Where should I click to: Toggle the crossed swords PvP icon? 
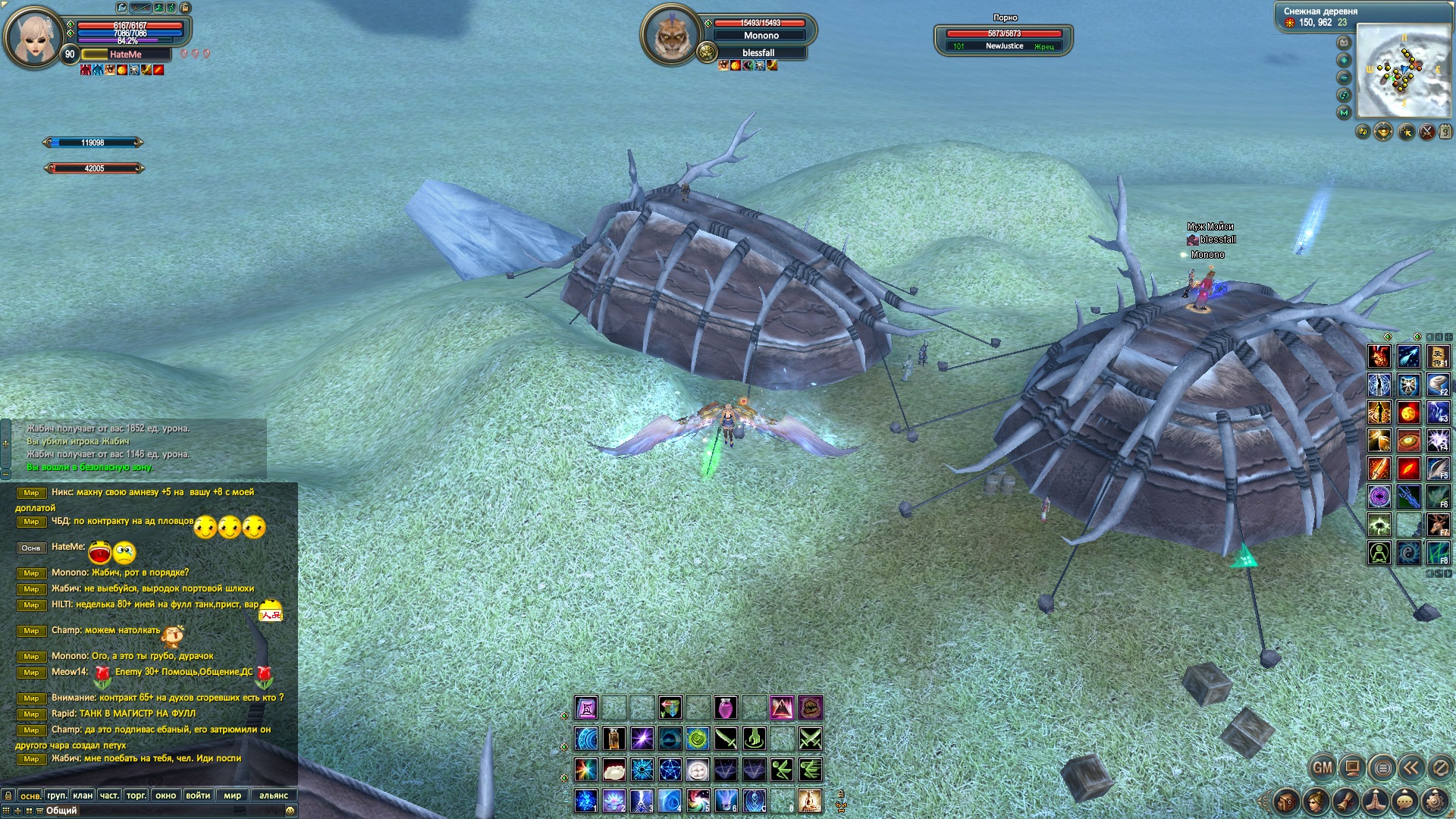click(x=1426, y=132)
